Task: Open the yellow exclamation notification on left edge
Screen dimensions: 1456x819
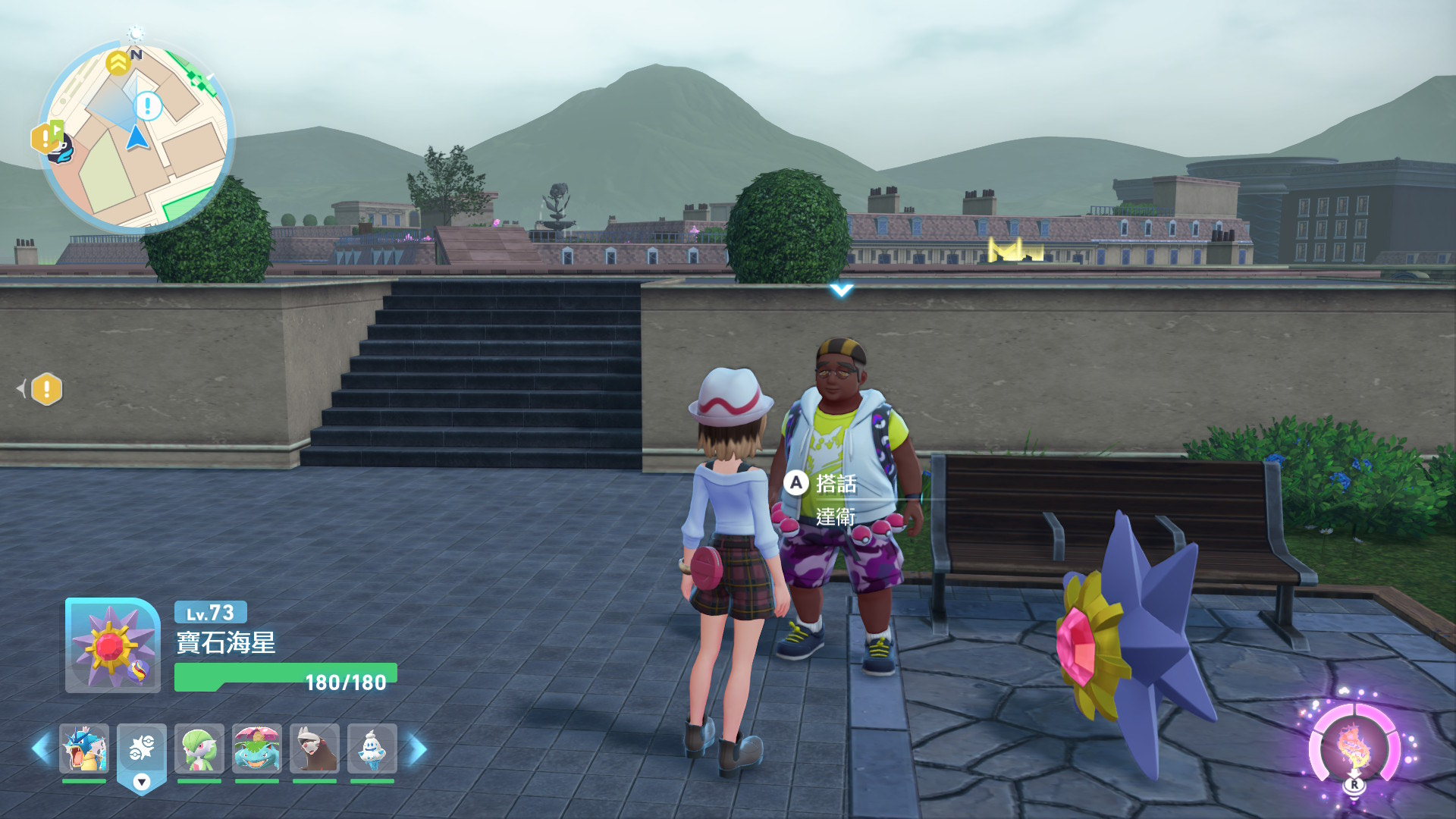Action: tap(47, 390)
